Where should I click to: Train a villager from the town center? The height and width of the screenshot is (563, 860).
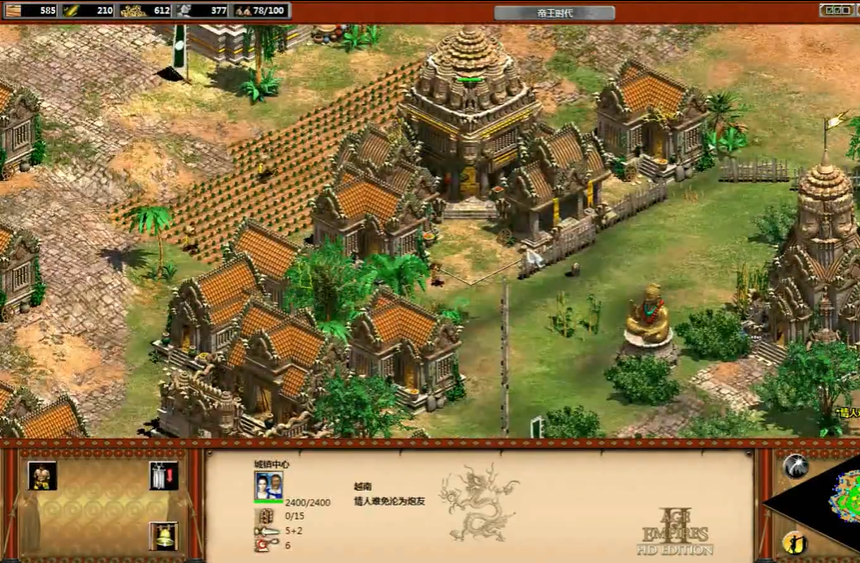42,475
